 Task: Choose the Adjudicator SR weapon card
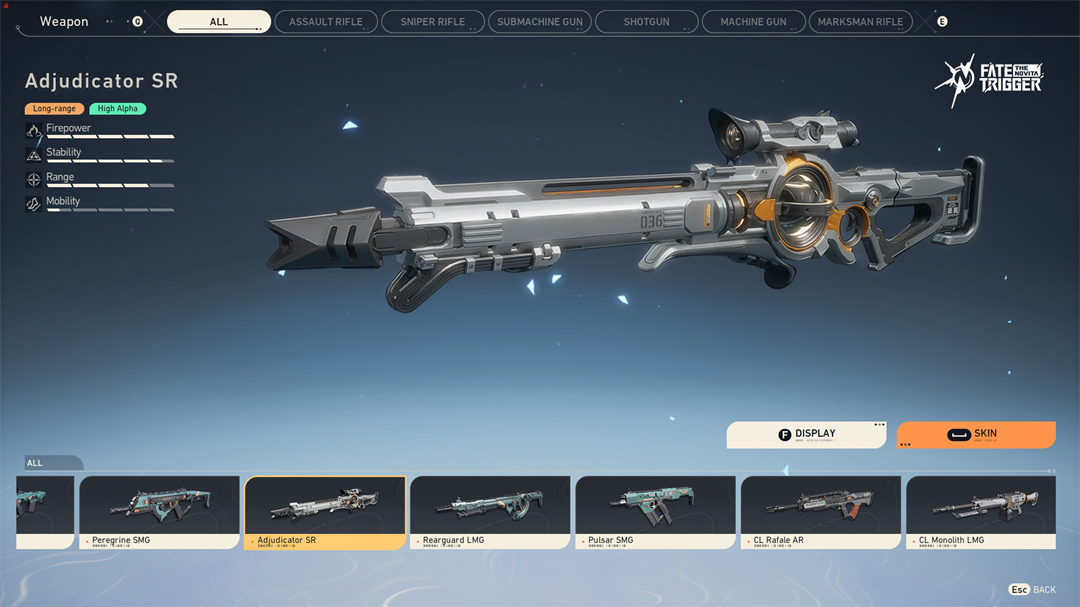pyautogui.click(x=325, y=511)
